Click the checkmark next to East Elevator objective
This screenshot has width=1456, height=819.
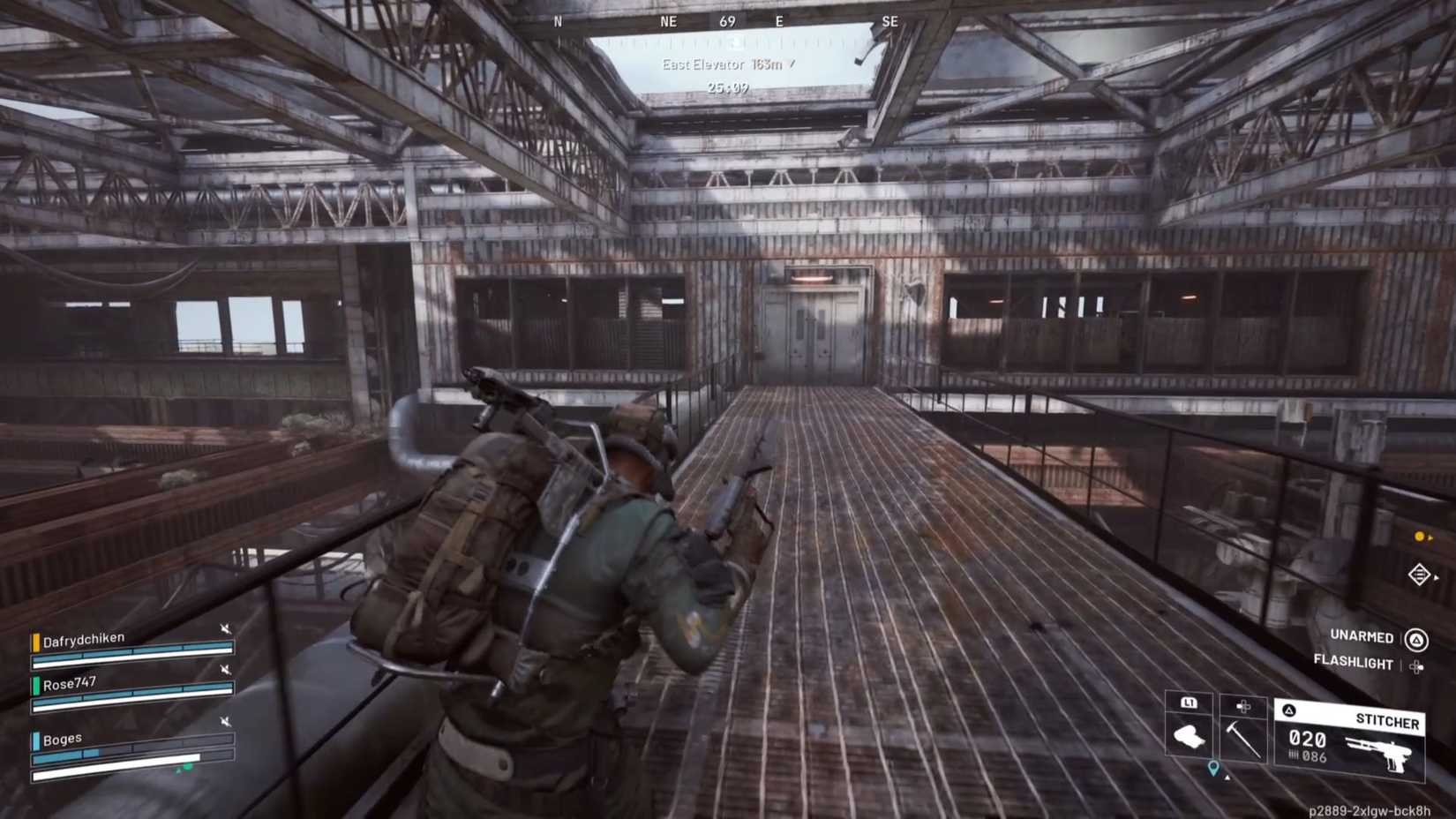tap(792, 64)
